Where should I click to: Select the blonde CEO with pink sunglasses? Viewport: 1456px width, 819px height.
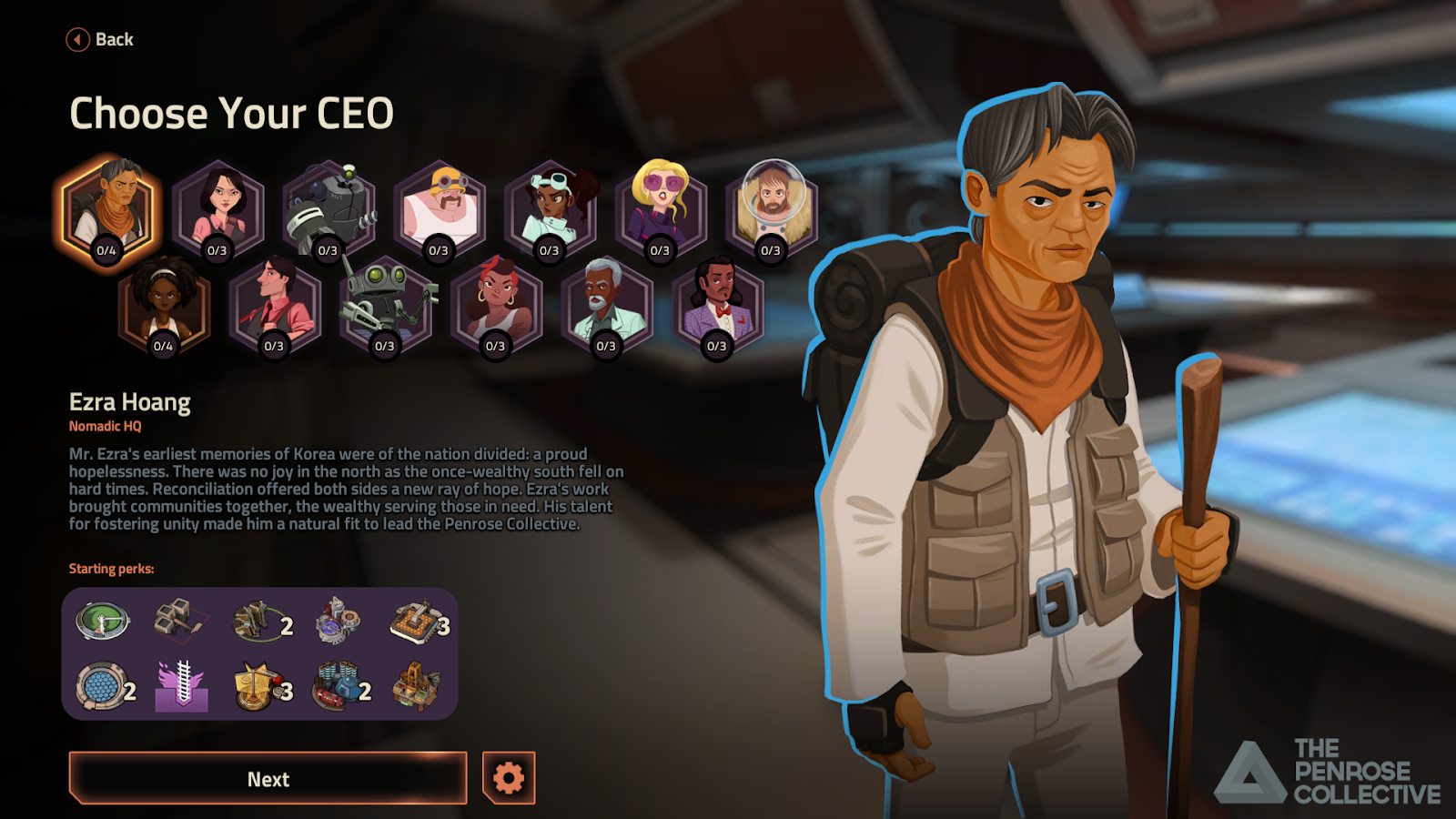pos(661,209)
